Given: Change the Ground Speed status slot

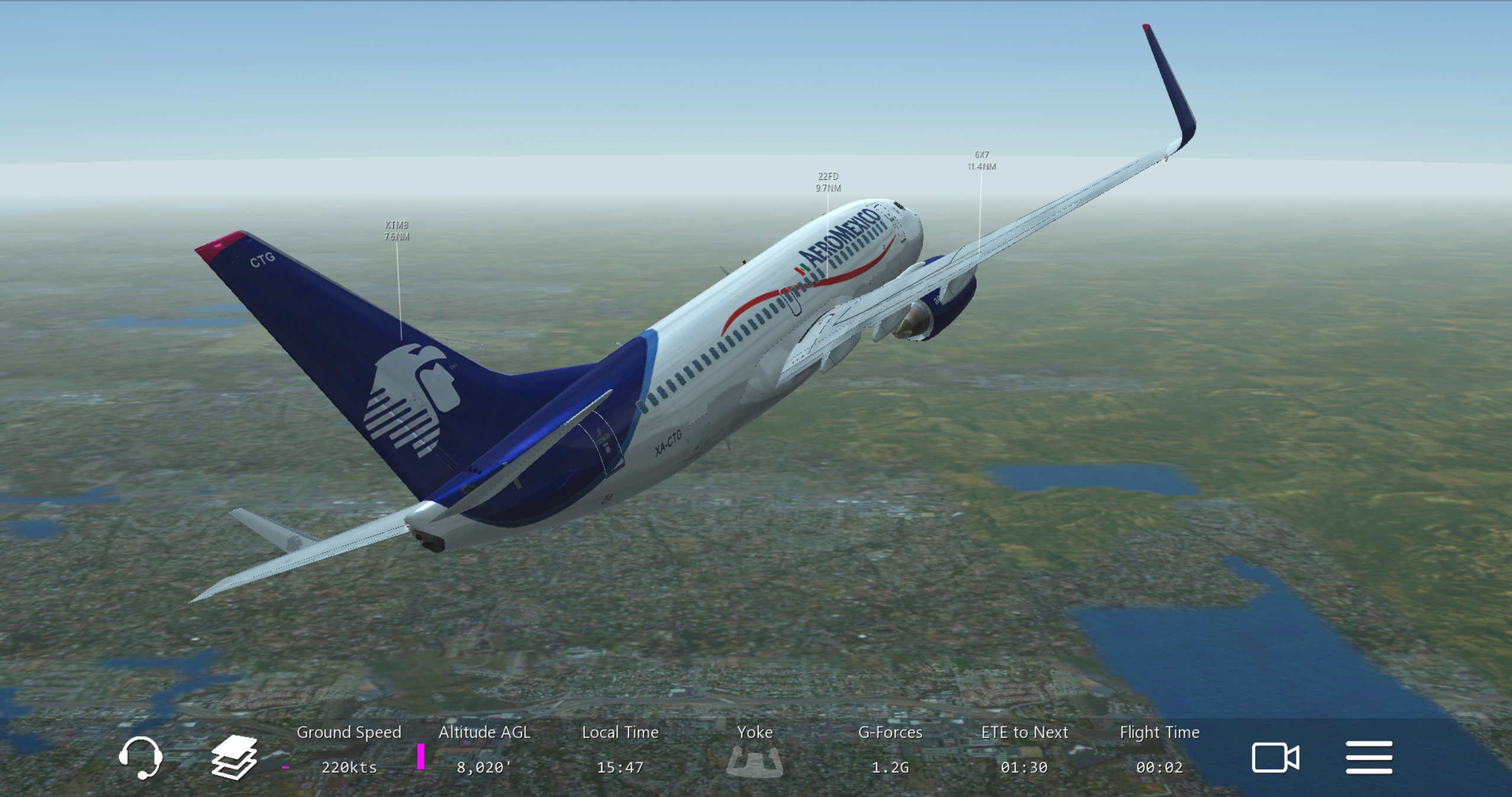Looking at the screenshot, I should click(x=348, y=750).
